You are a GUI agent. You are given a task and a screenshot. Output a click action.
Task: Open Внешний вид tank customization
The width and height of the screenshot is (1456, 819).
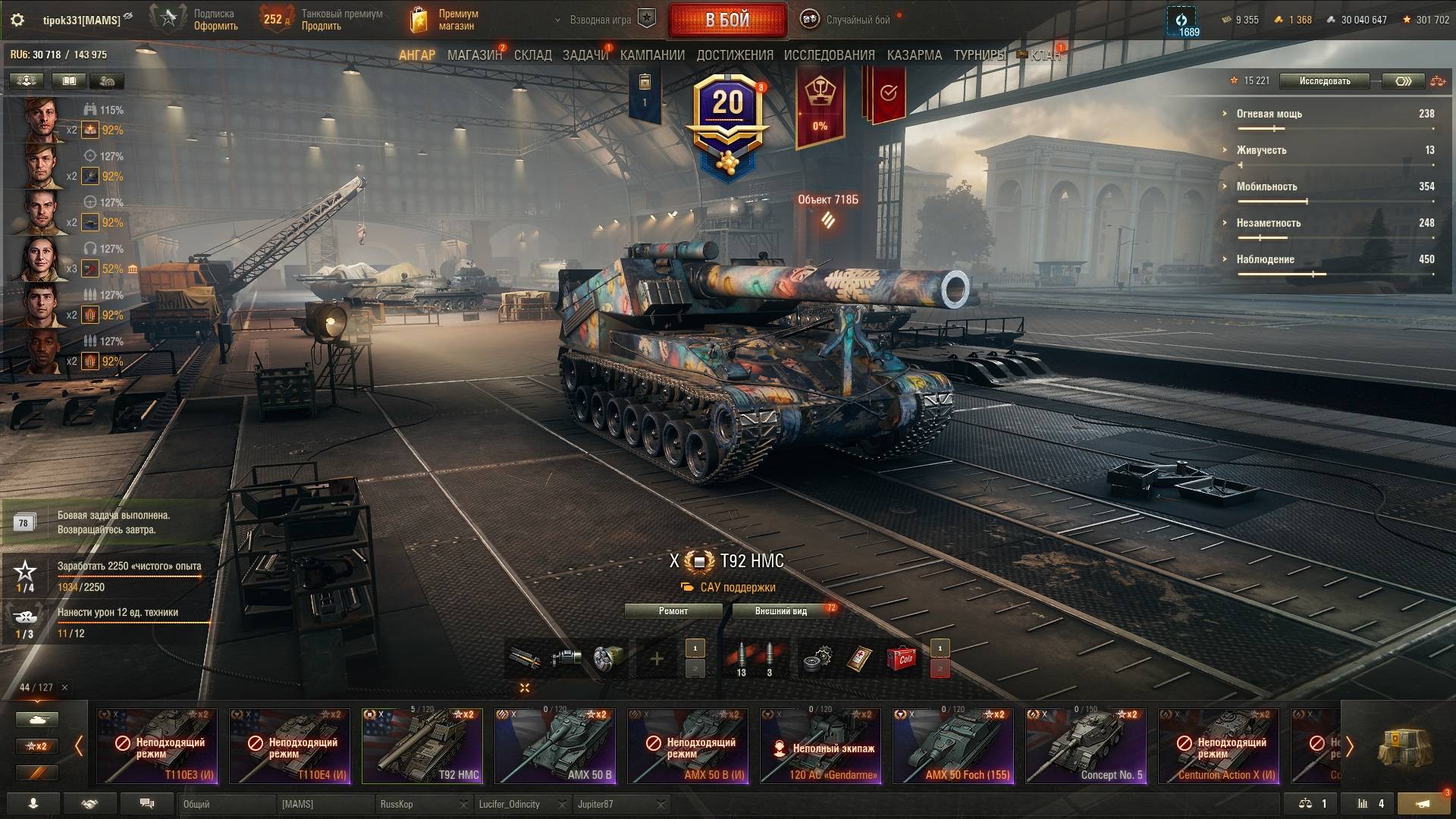point(780,611)
